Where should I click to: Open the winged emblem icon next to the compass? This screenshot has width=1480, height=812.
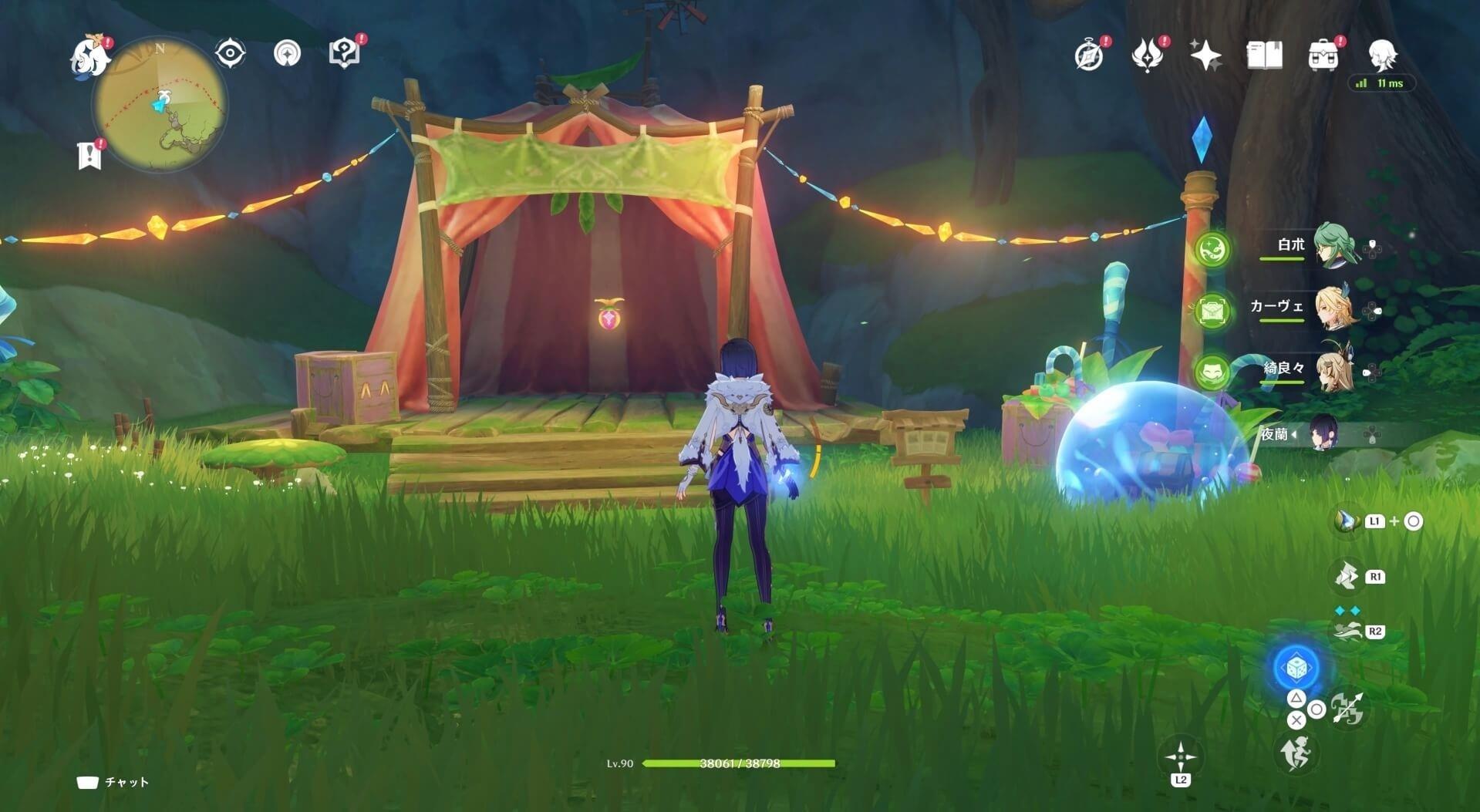[1148, 56]
